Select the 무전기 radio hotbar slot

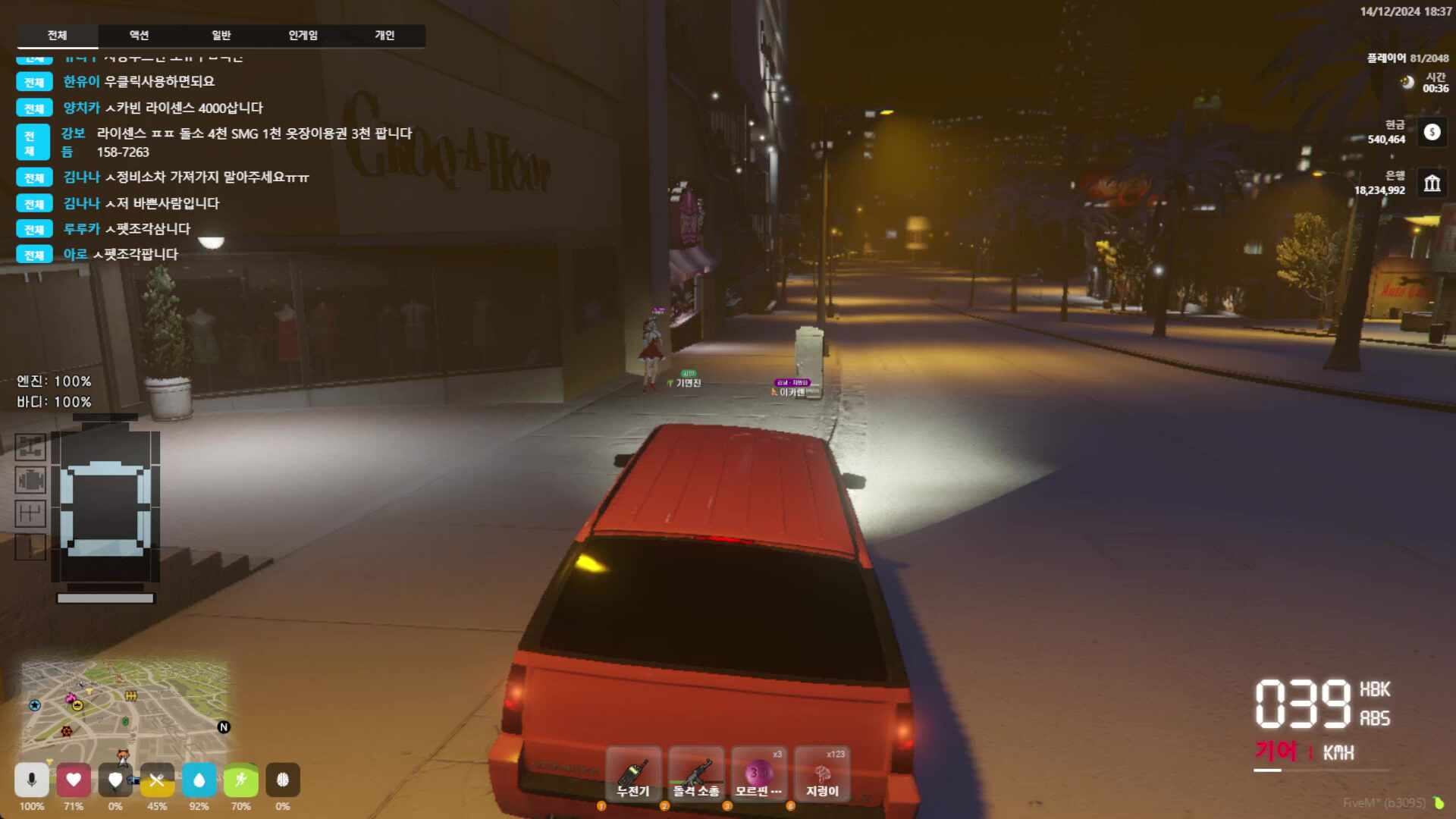tap(633, 775)
